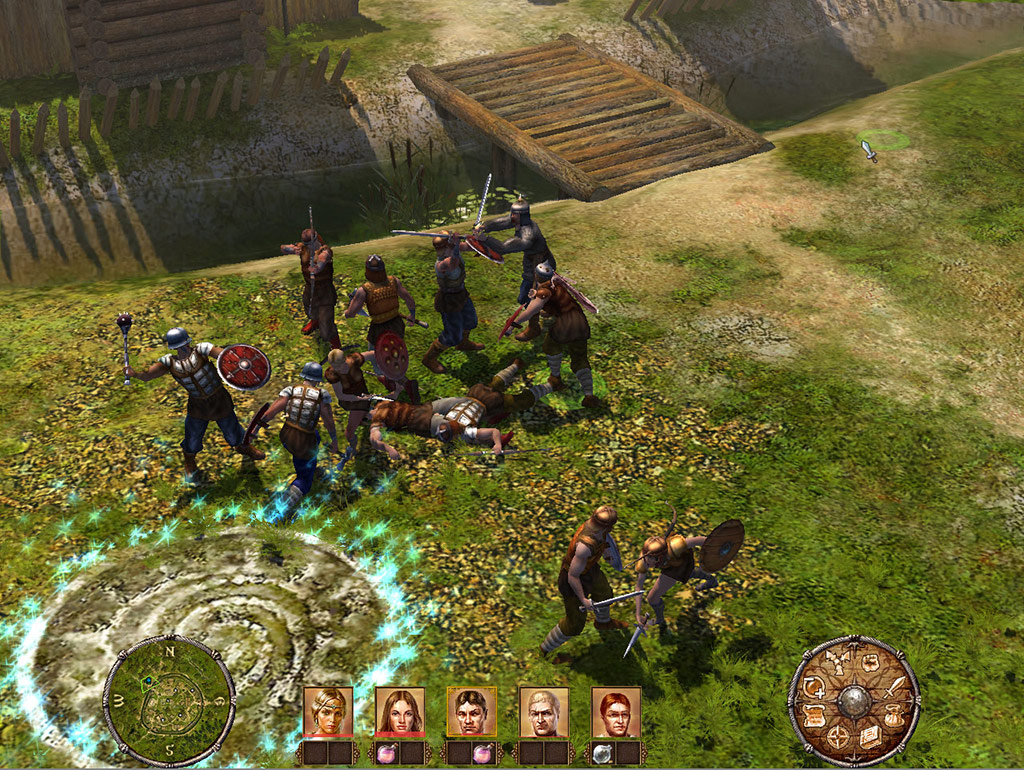Image resolution: width=1024 pixels, height=770 pixels.
Task: Select the crossed arrows formation icon
Action: (x=838, y=664)
